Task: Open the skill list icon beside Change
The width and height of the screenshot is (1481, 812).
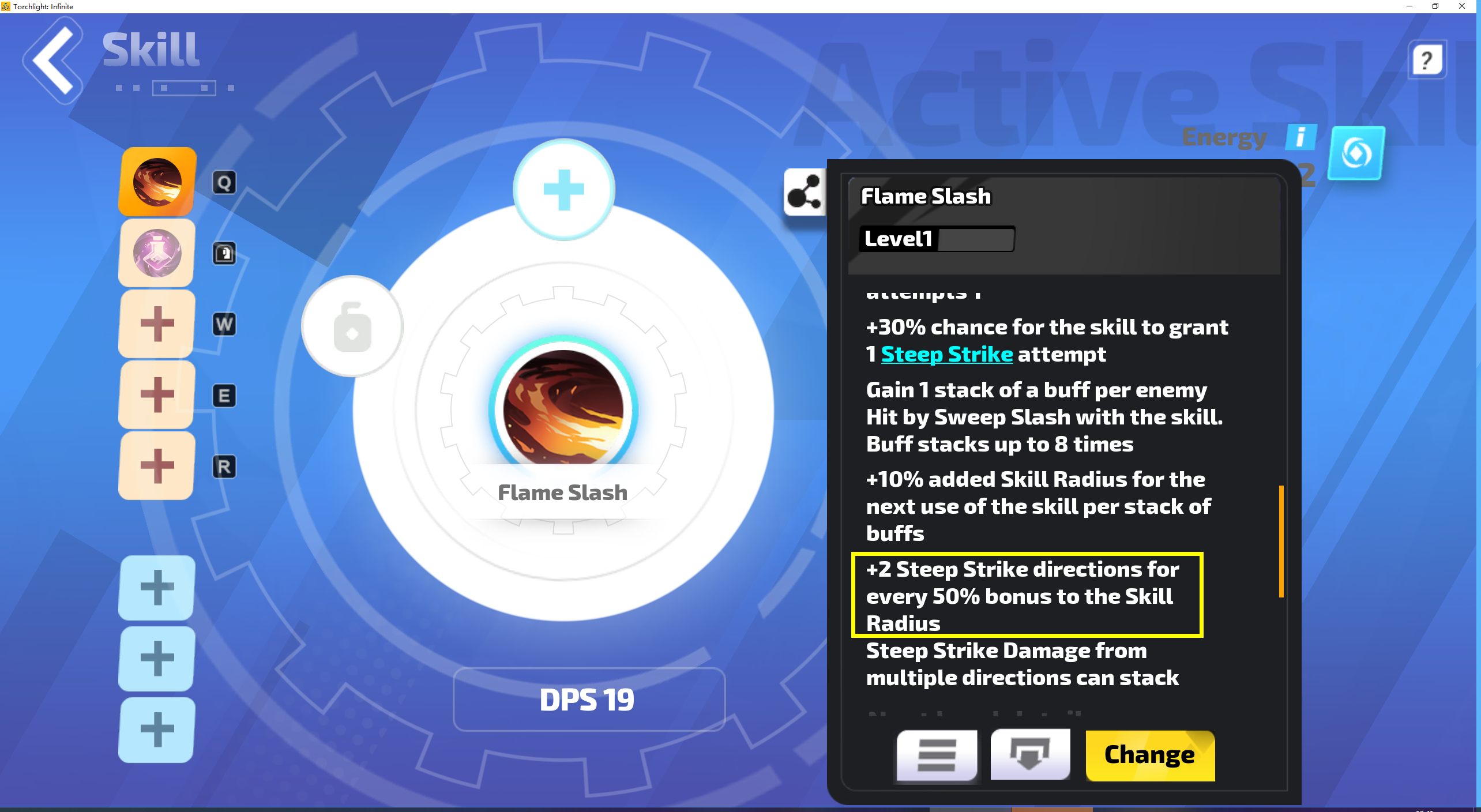Action: coord(935,755)
